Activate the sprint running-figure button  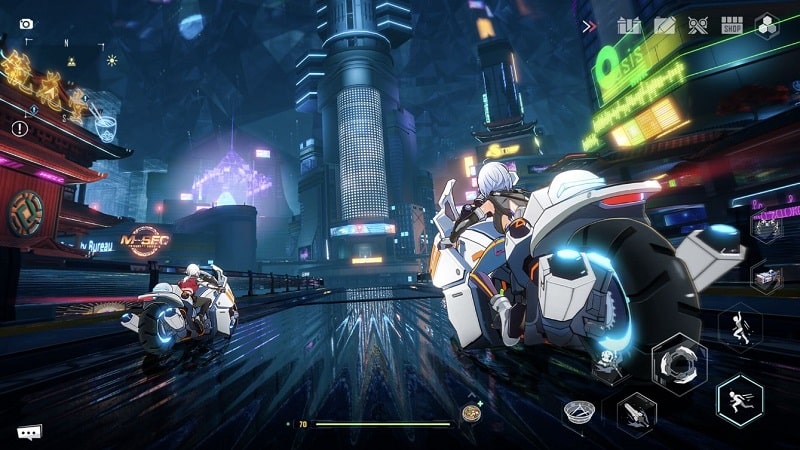coord(740,399)
